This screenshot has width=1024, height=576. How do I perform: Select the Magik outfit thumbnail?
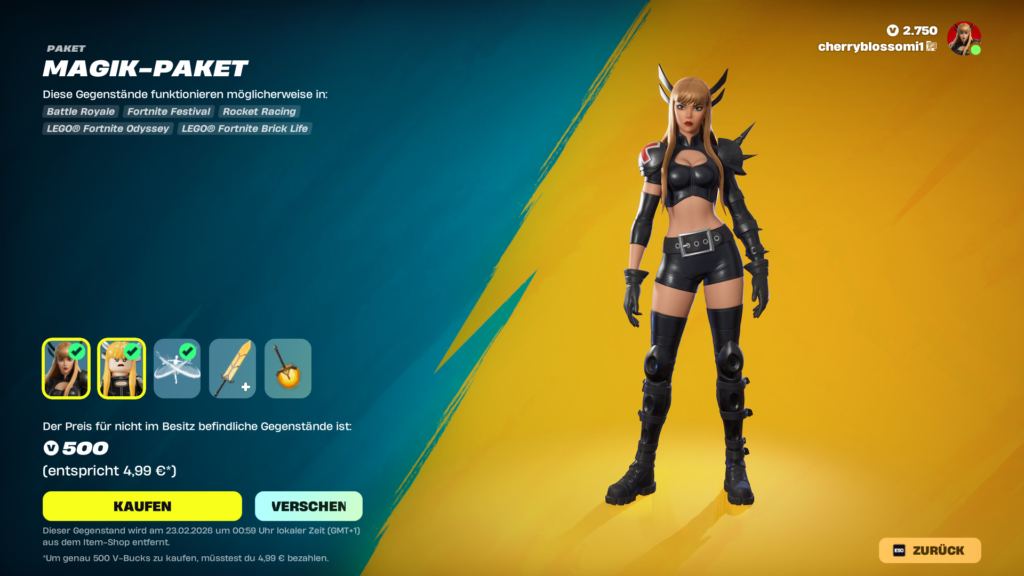pos(66,368)
